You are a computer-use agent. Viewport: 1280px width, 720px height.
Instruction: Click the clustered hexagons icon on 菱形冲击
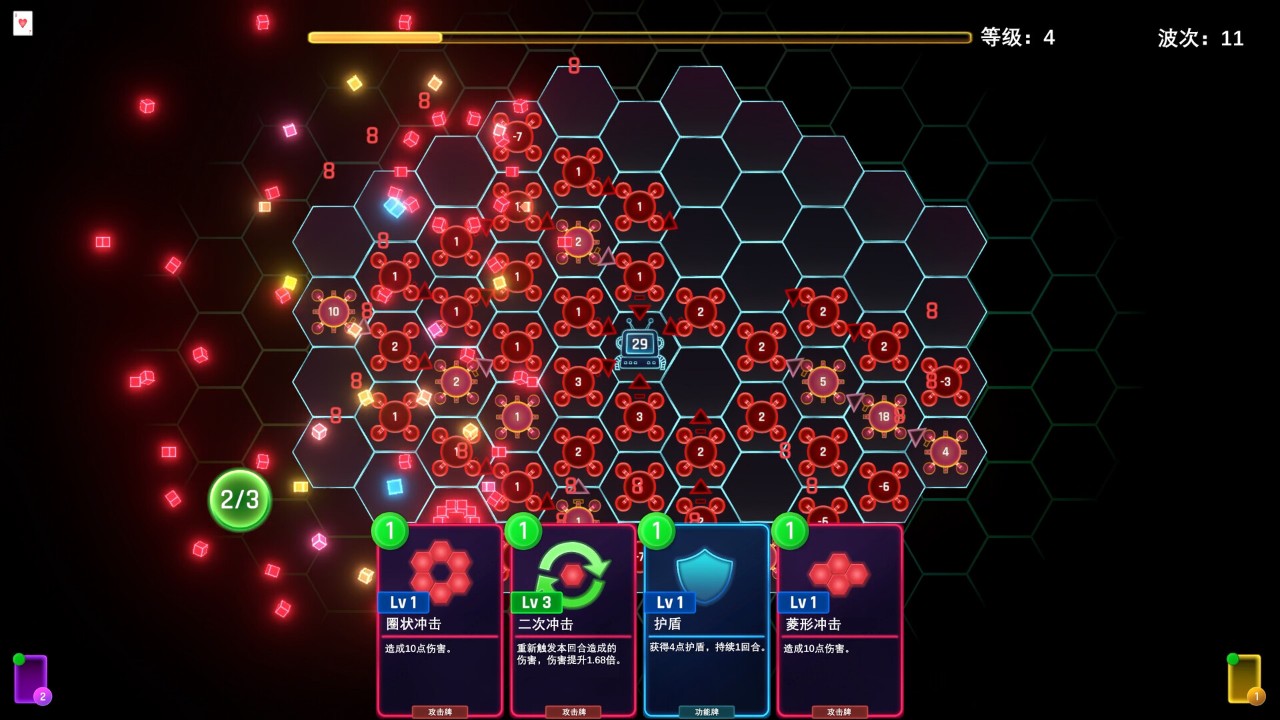point(838,573)
